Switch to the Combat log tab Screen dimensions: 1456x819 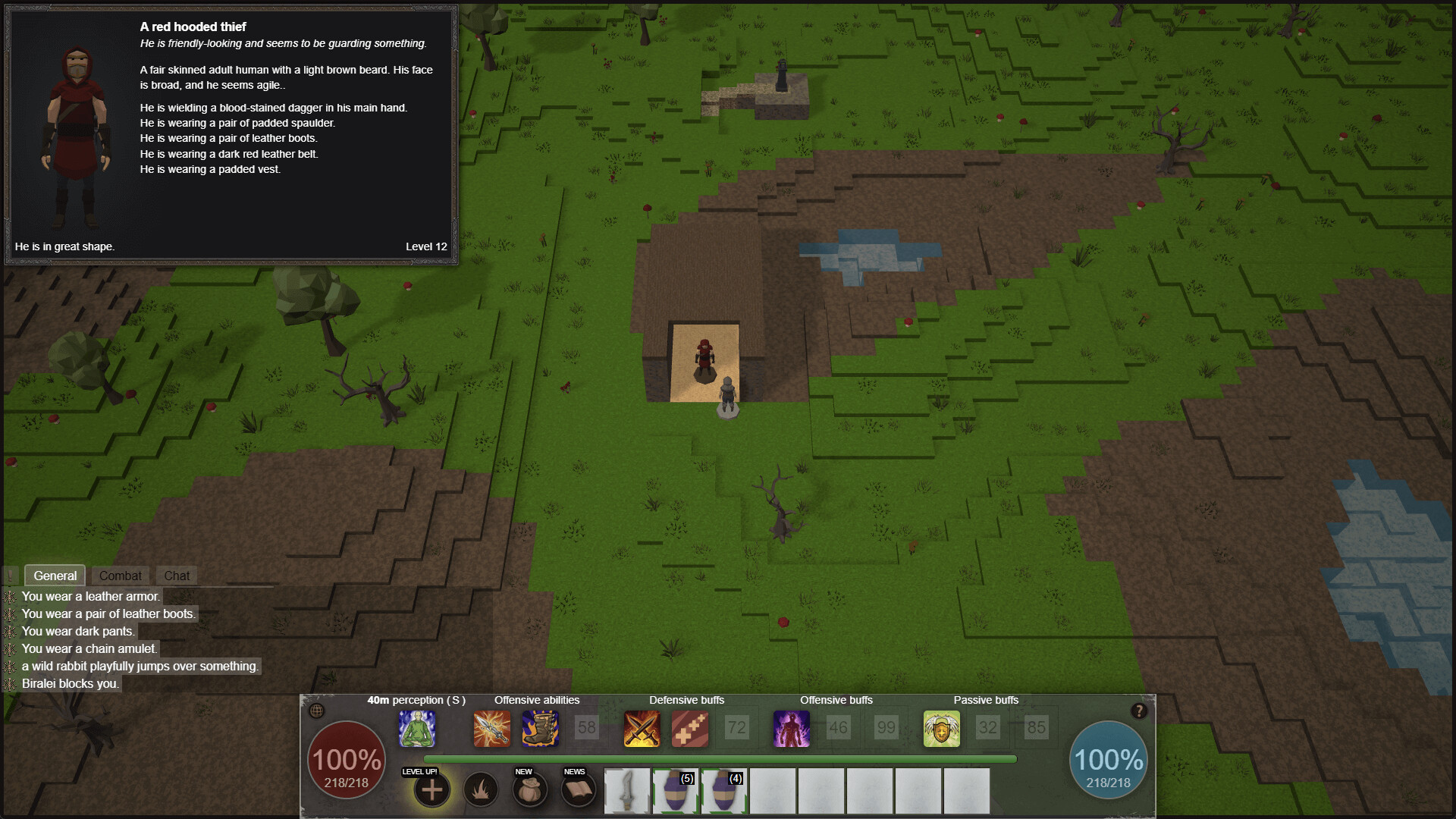point(120,576)
